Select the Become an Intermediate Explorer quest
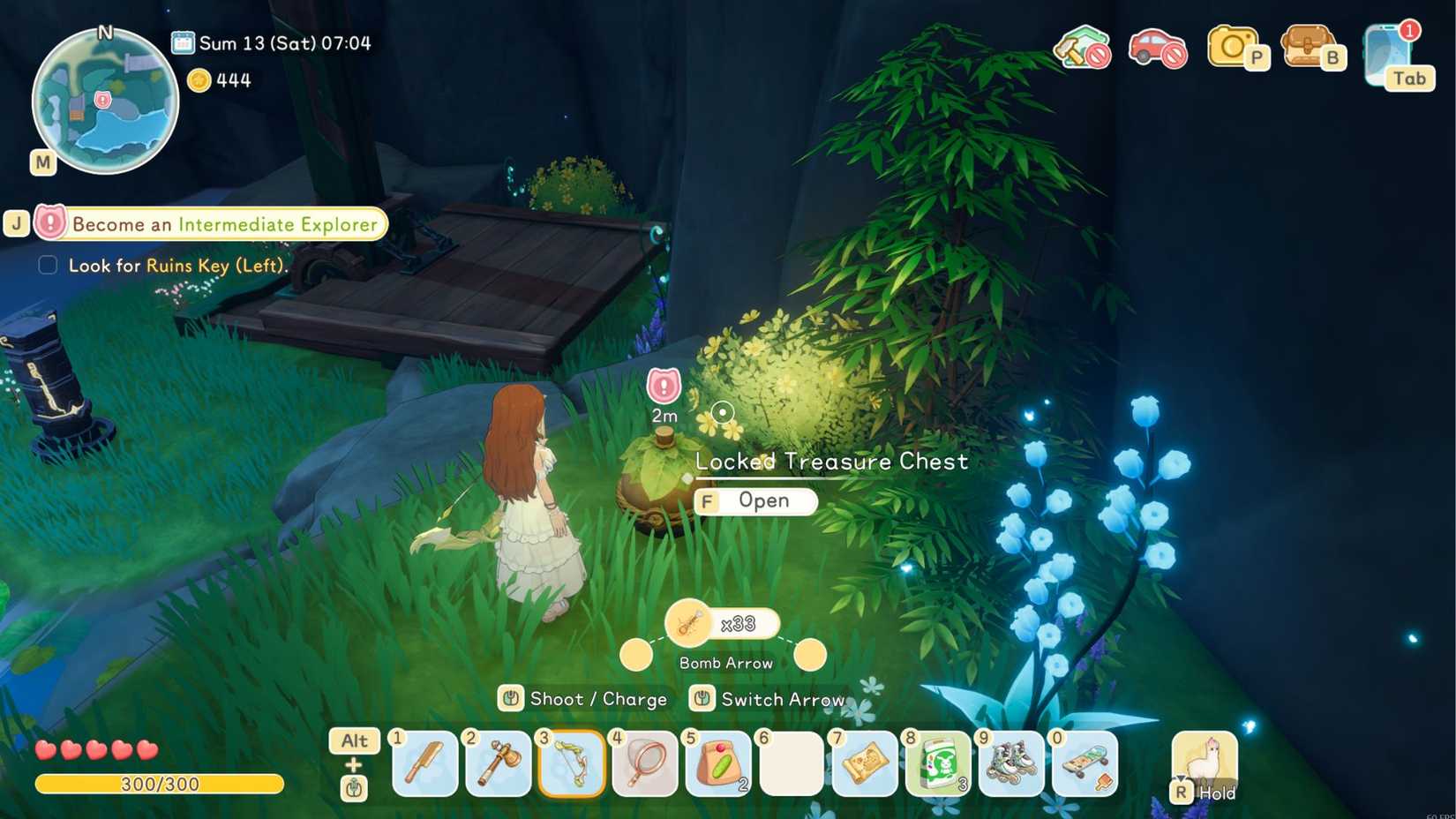This screenshot has width=1456, height=819. tap(225, 224)
